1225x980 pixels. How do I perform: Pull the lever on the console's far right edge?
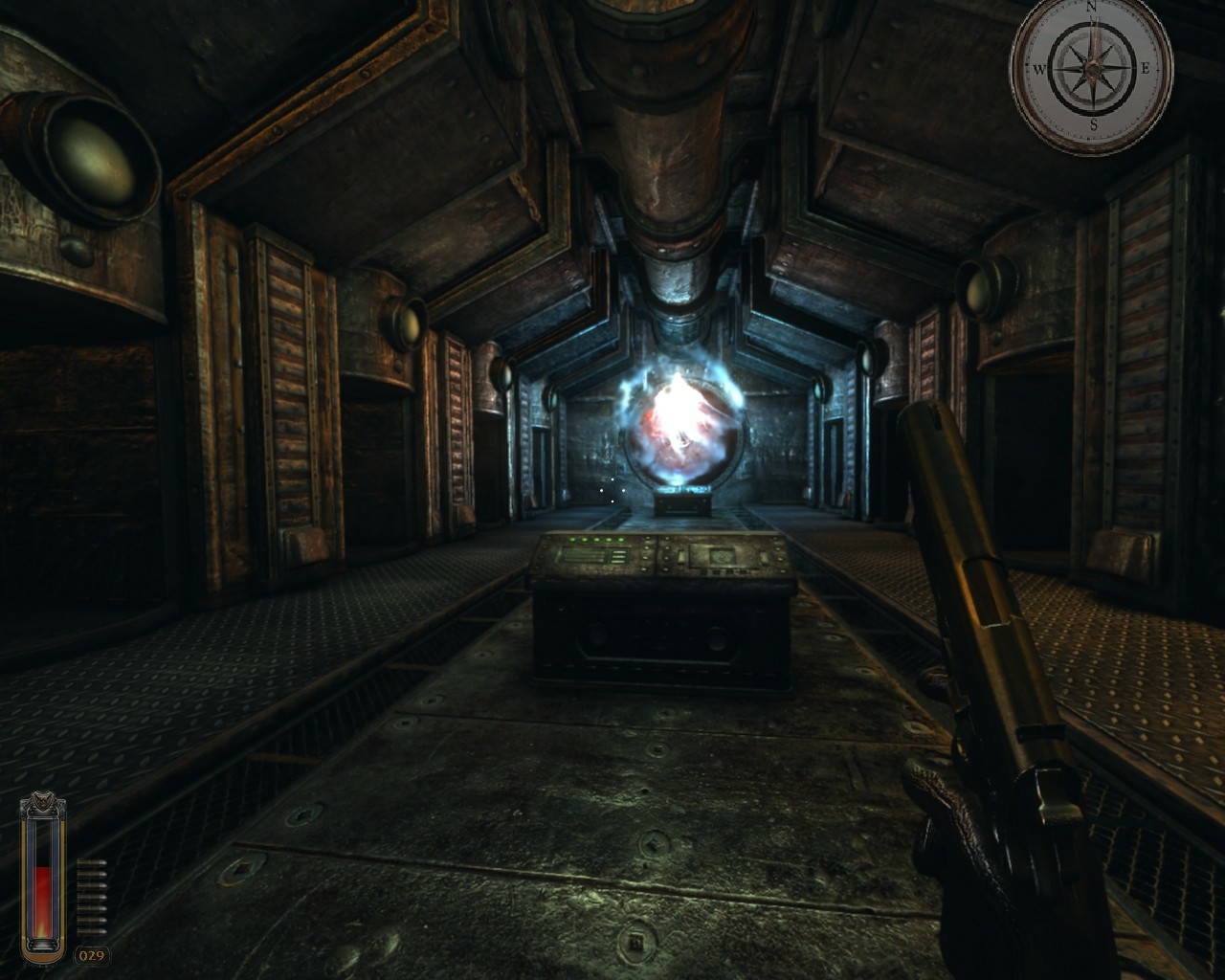(x=764, y=557)
